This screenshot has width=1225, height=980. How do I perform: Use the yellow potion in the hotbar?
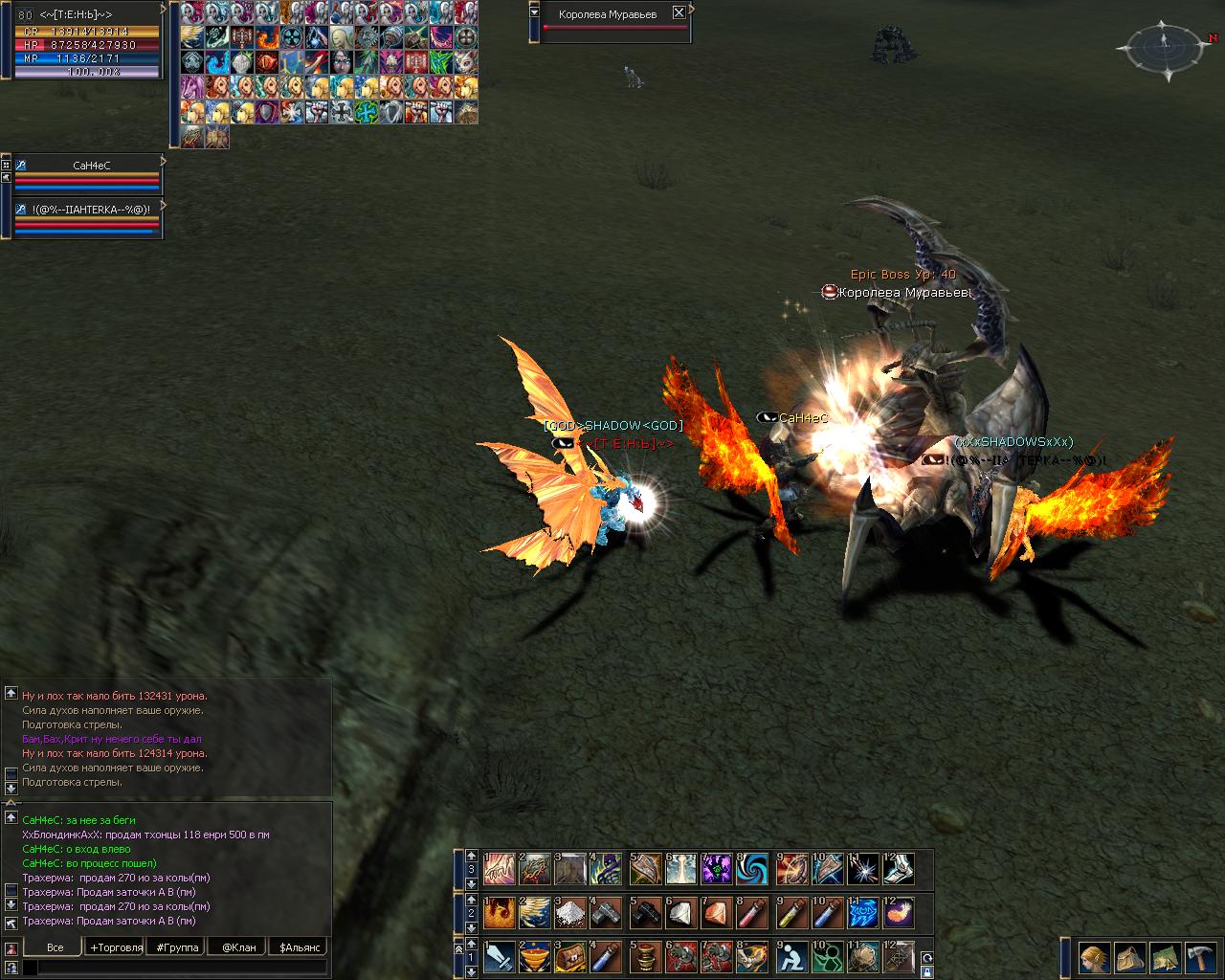coord(791,913)
